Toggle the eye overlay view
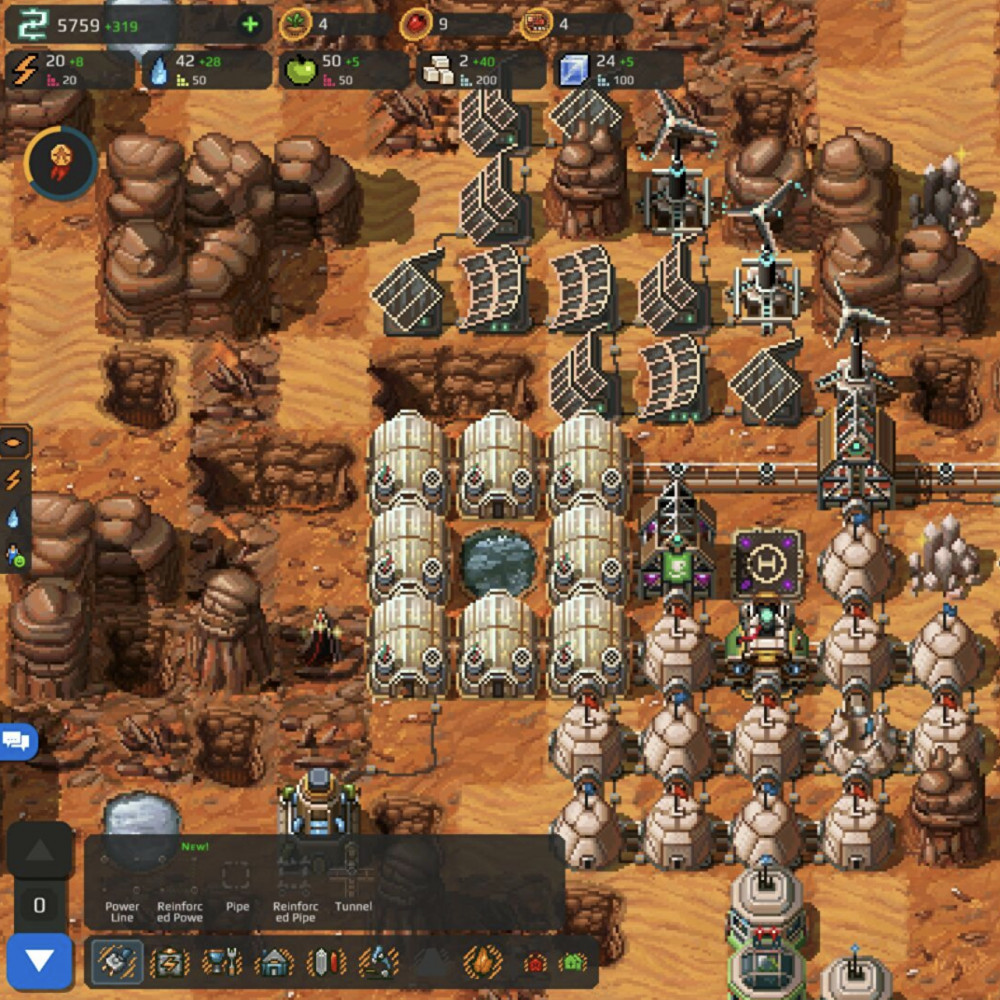This screenshot has width=1000, height=1000. pyautogui.click(x=14, y=441)
